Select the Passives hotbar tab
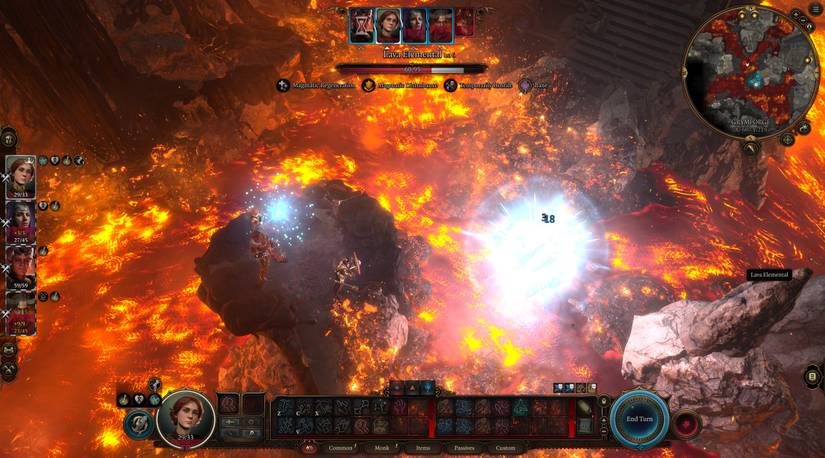Image resolution: width=825 pixels, height=458 pixels. (464, 448)
